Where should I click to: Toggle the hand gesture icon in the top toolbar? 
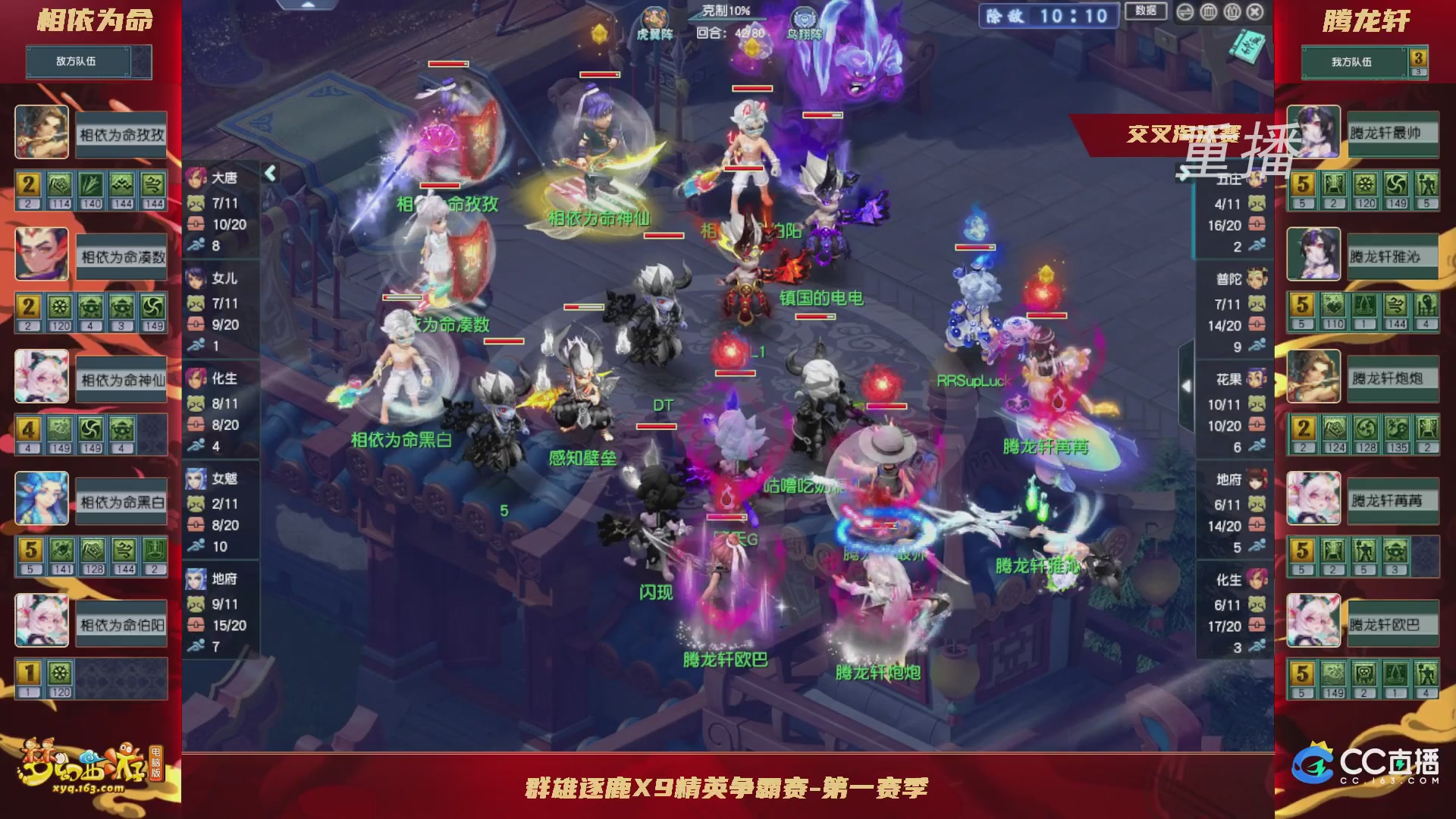coord(1232,13)
